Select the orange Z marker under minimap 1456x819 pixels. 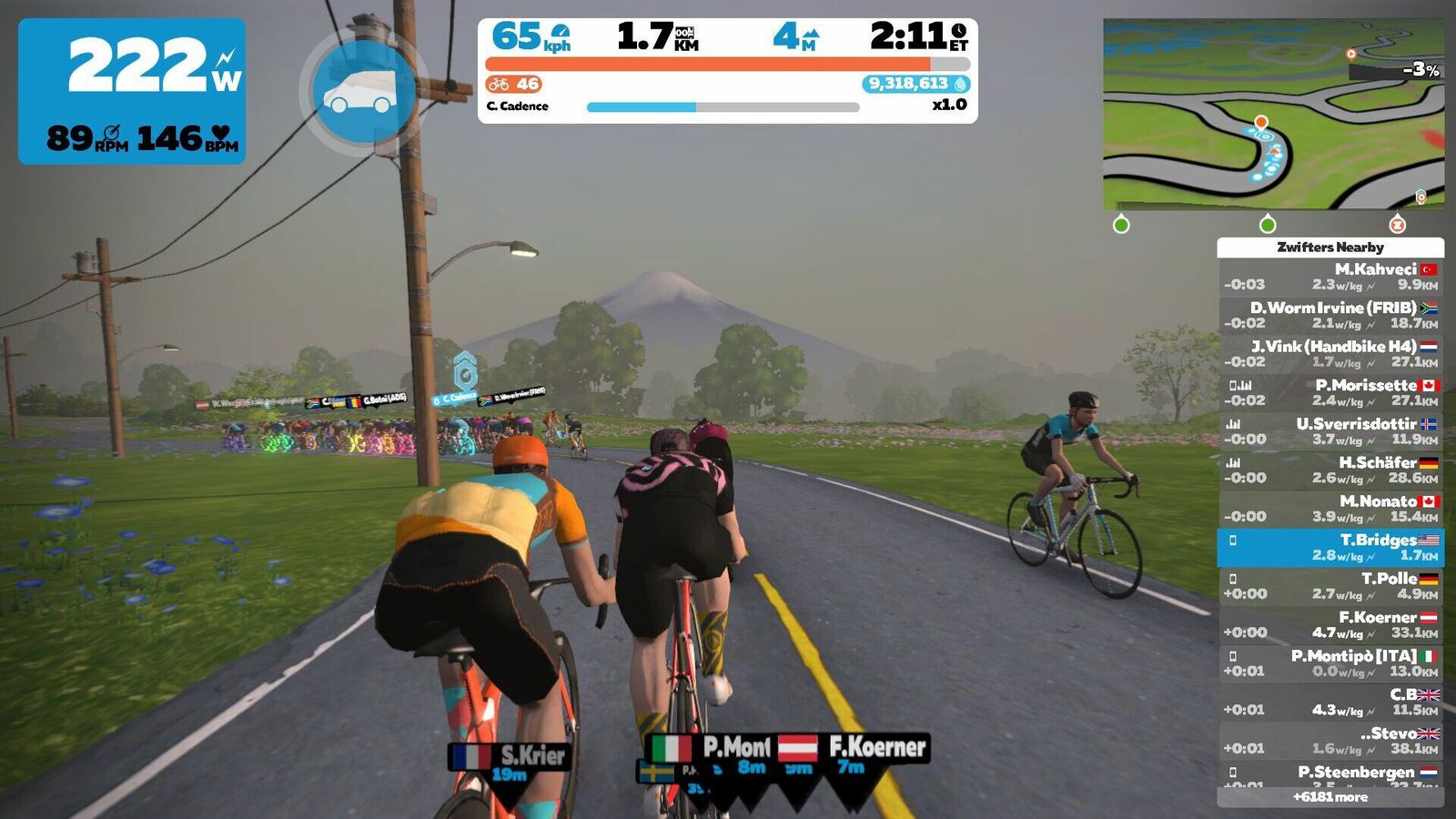[1398, 224]
